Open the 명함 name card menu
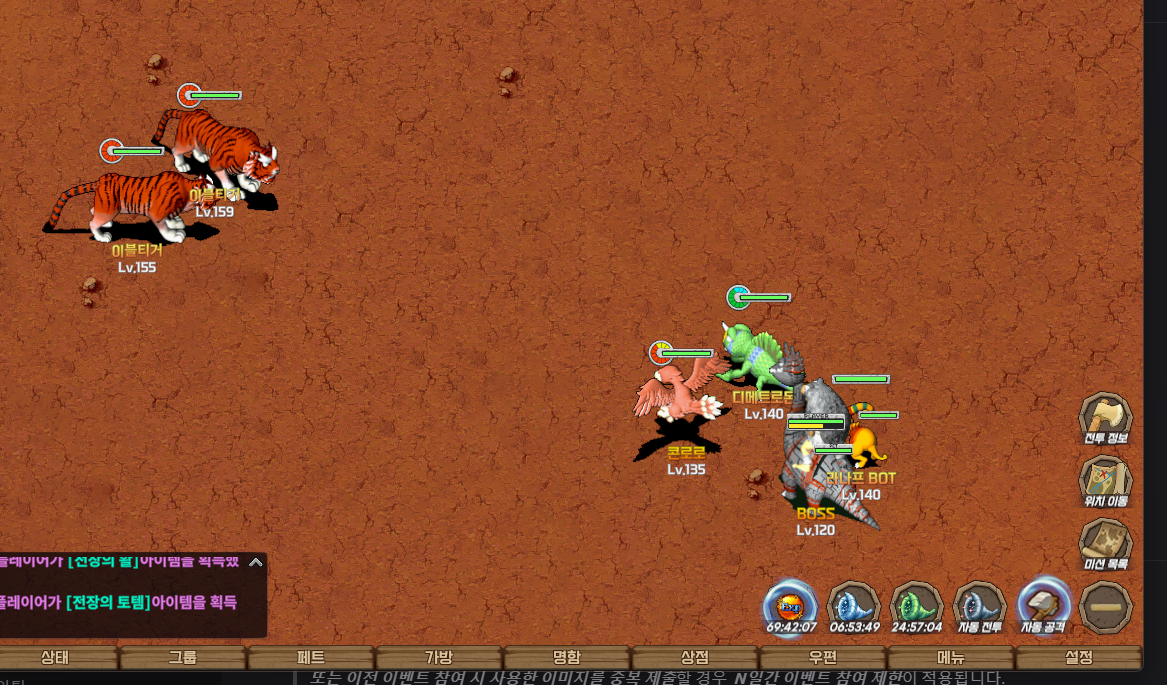The height and width of the screenshot is (685, 1167). pos(567,657)
